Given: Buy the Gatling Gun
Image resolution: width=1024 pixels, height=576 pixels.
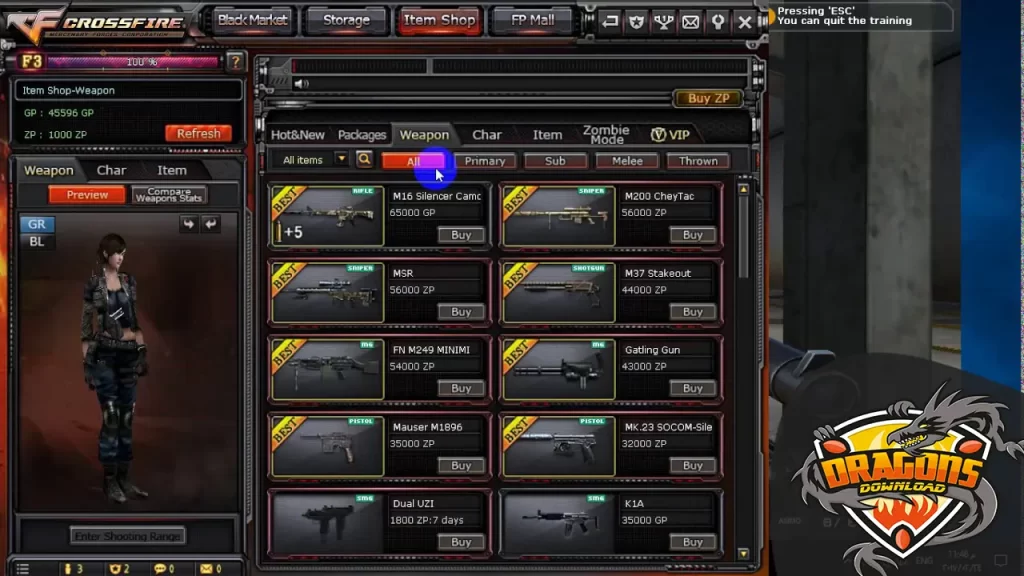Looking at the screenshot, I should [692, 388].
